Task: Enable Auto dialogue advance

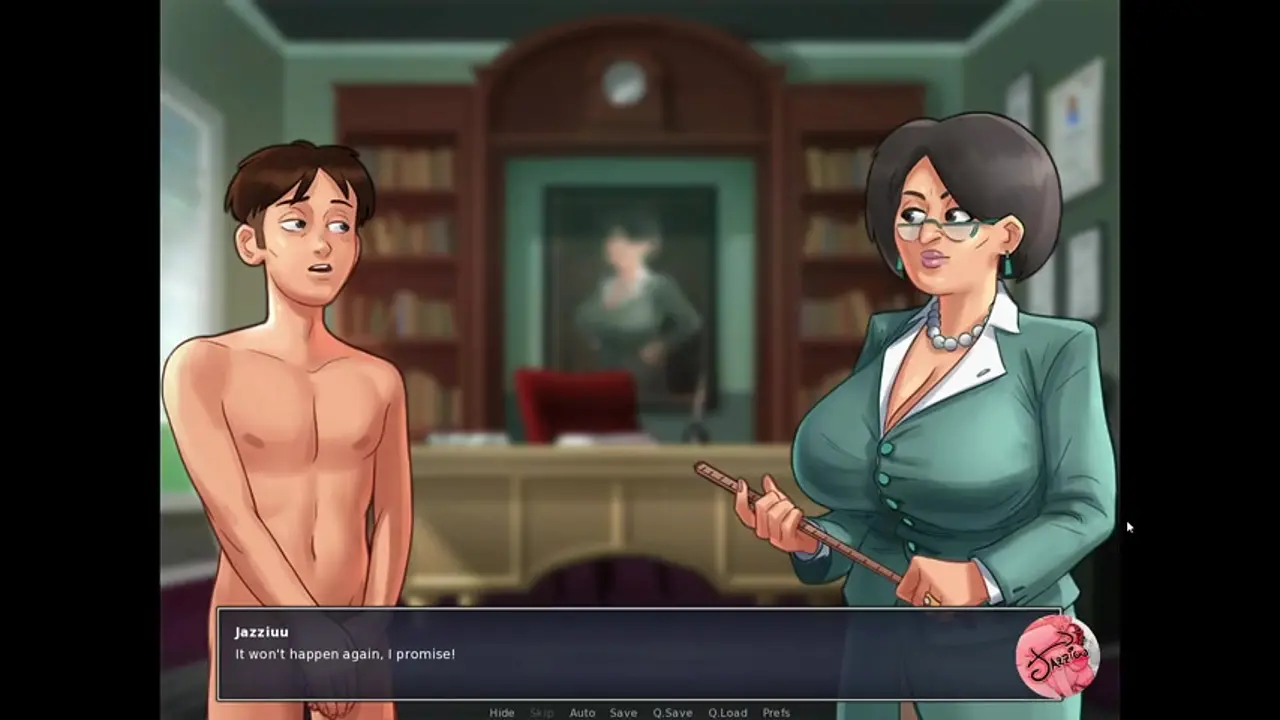Action: click(x=582, y=713)
